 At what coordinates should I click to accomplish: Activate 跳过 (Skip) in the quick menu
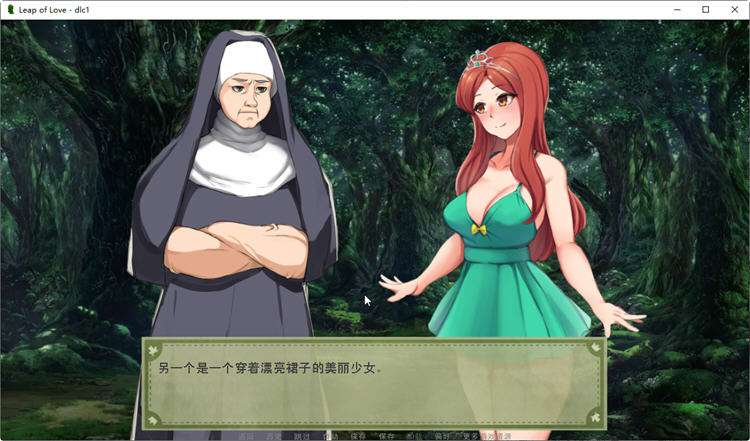point(302,436)
